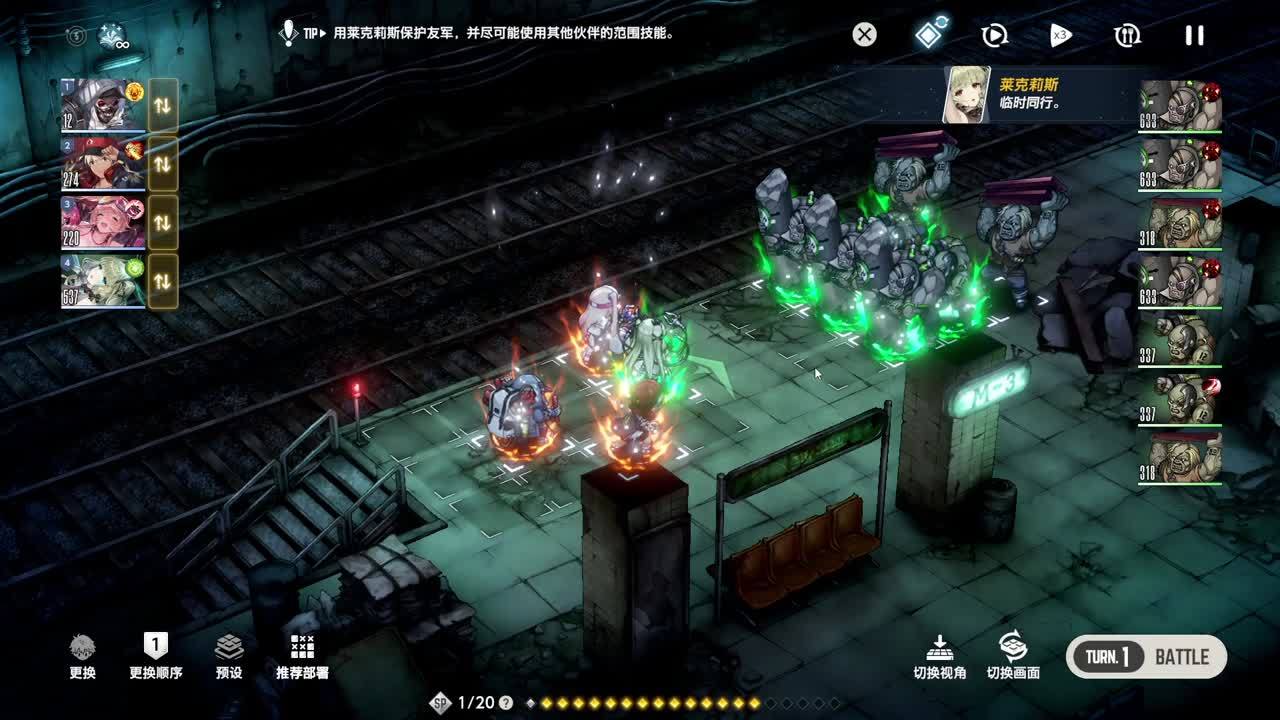
Task: Pause the game
Action: pos(1194,36)
